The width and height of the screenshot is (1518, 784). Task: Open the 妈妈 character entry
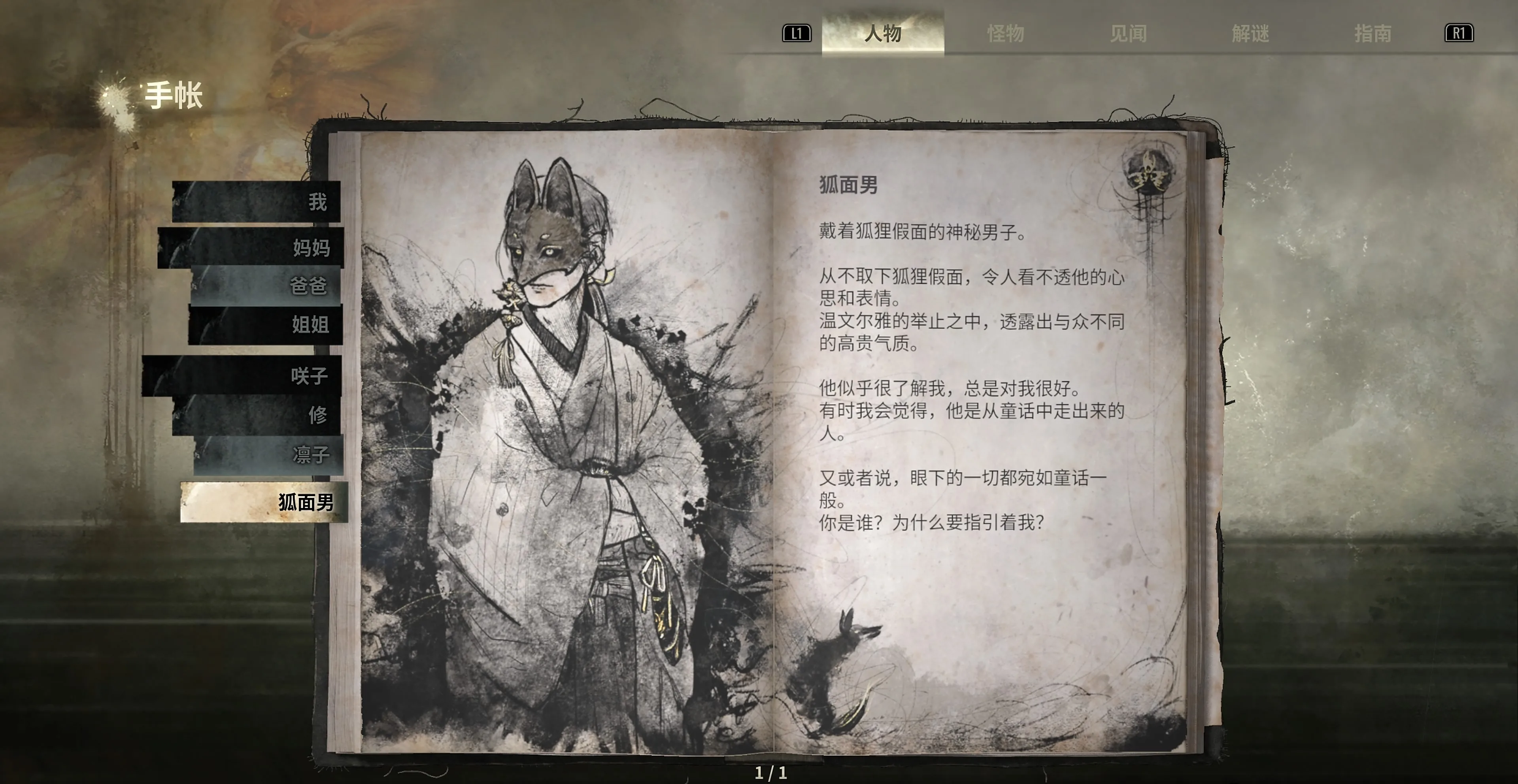251,247
